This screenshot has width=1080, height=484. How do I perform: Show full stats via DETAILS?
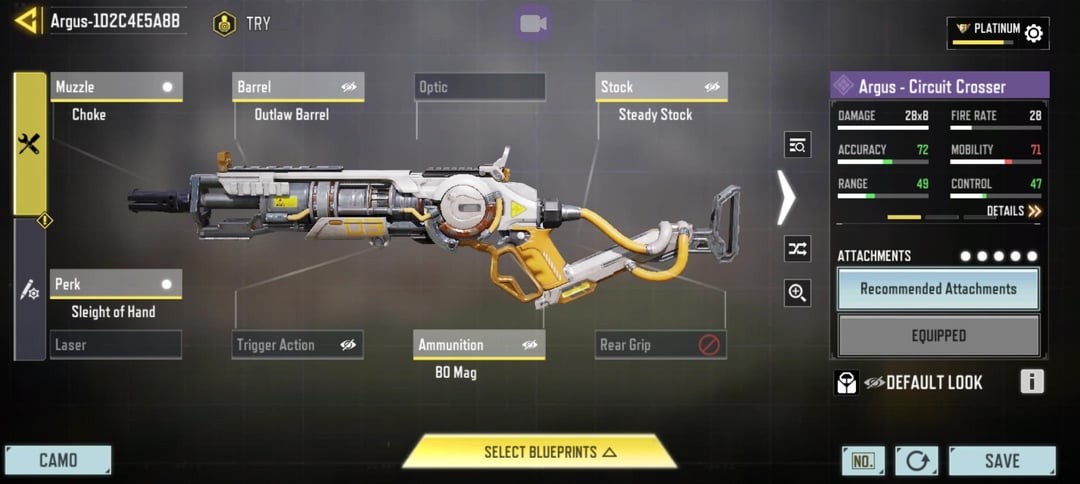click(x=1013, y=211)
